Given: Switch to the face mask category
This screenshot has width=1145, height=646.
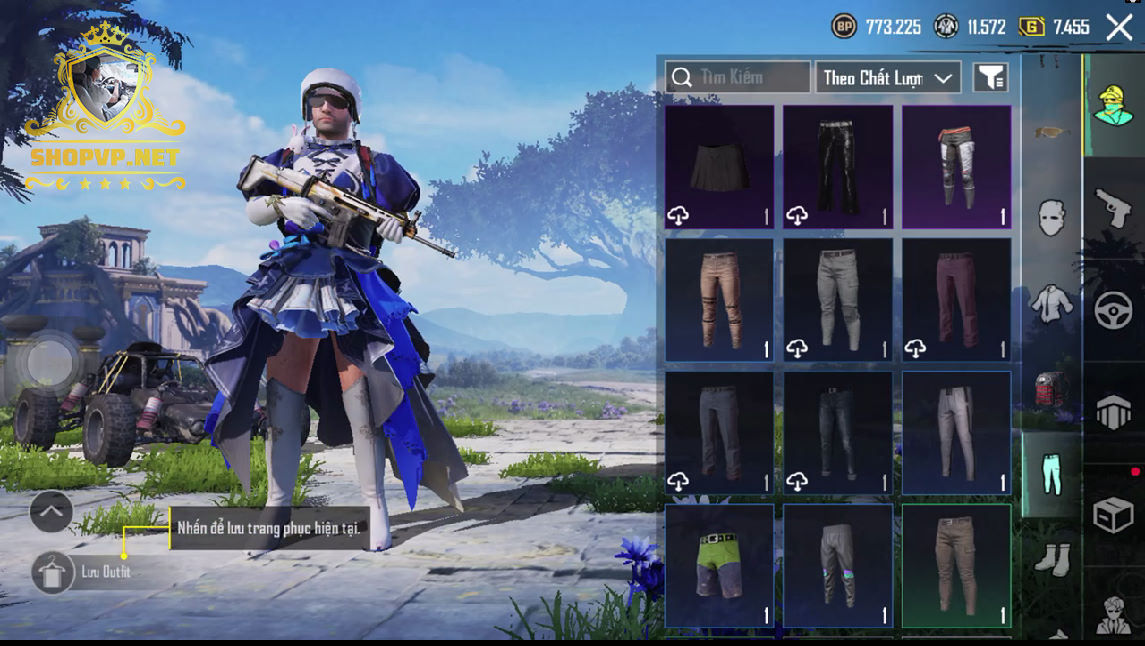Looking at the screenshot, I should click(x=1052, y=217).
